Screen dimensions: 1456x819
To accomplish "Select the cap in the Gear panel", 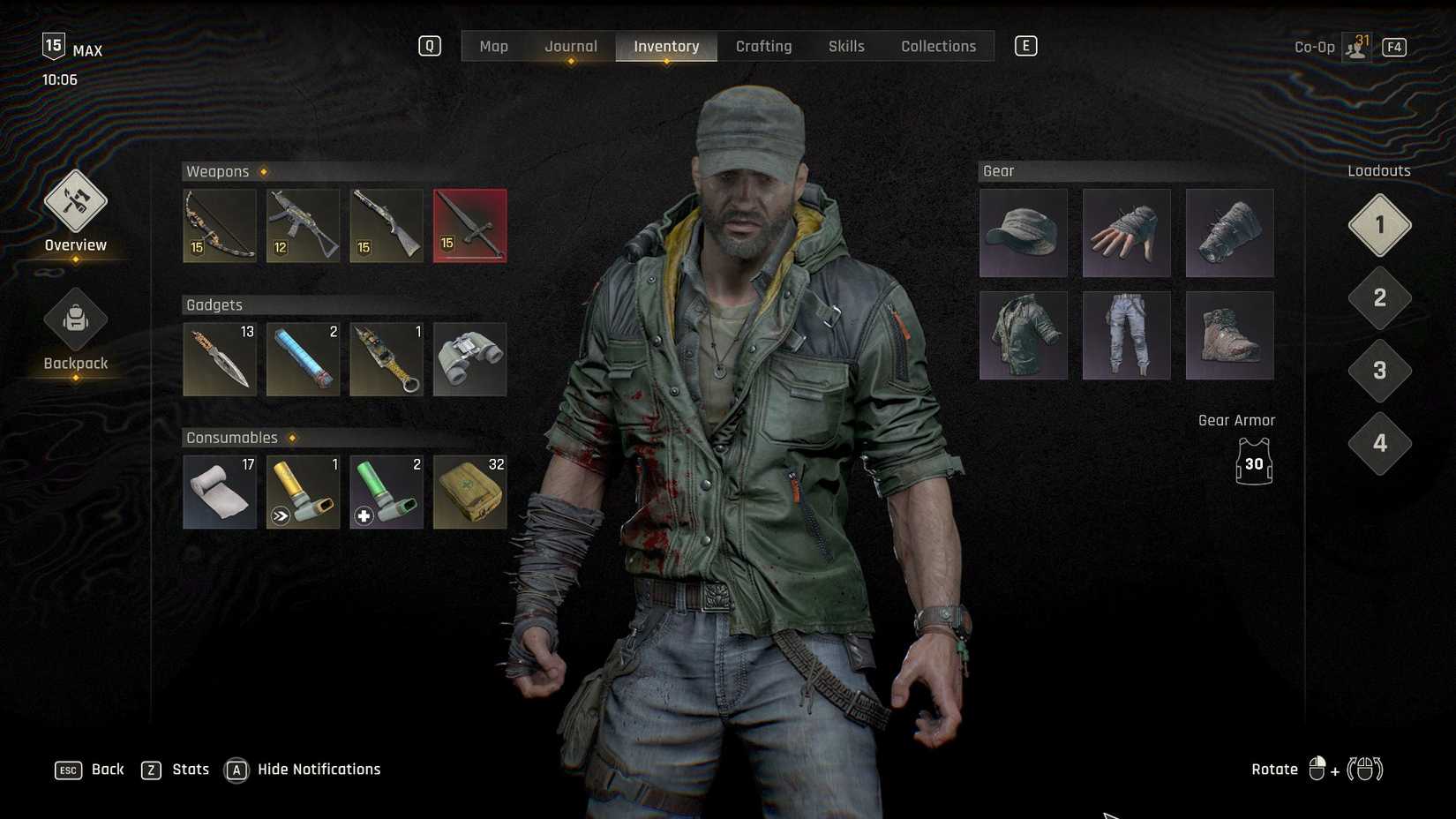I will point(1023,232).
